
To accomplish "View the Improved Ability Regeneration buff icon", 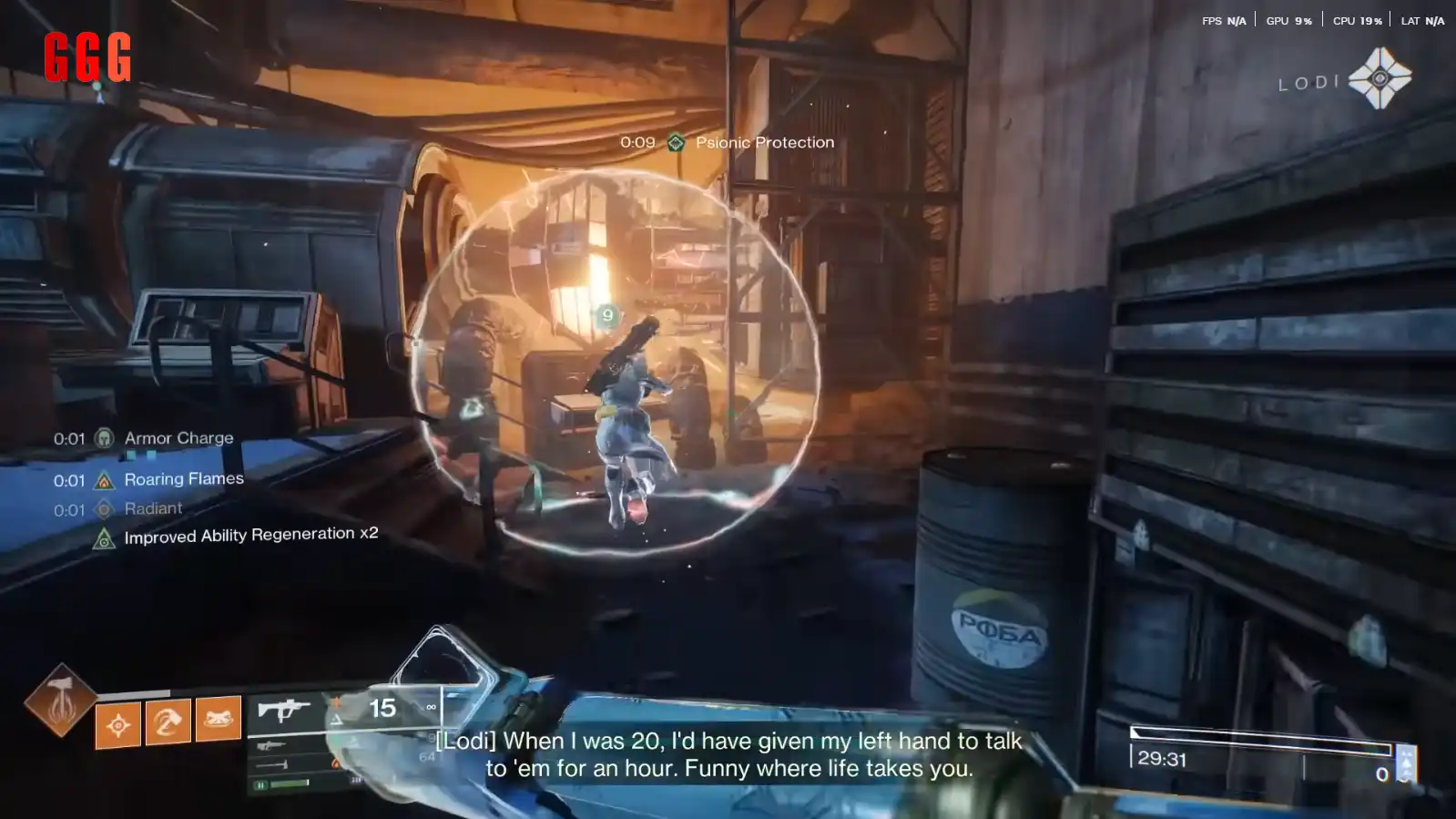I will (105, 539).
